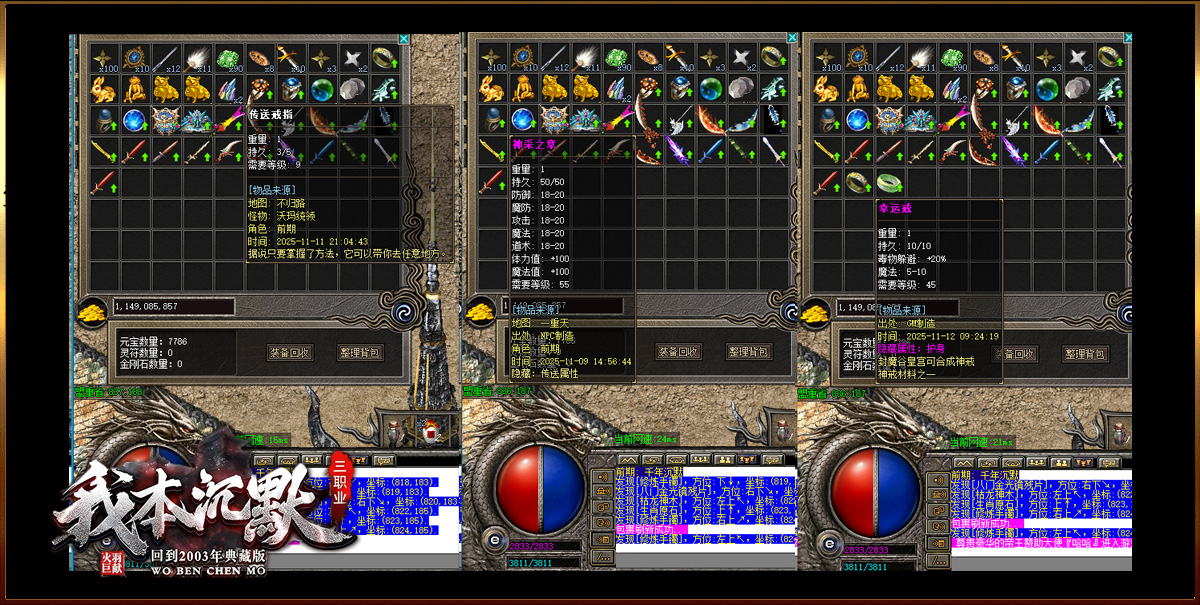Select the grey ore chunk in 传送戒指 bag
Image resolution: width=1200 pixels, height=605 pixels.
353,89
